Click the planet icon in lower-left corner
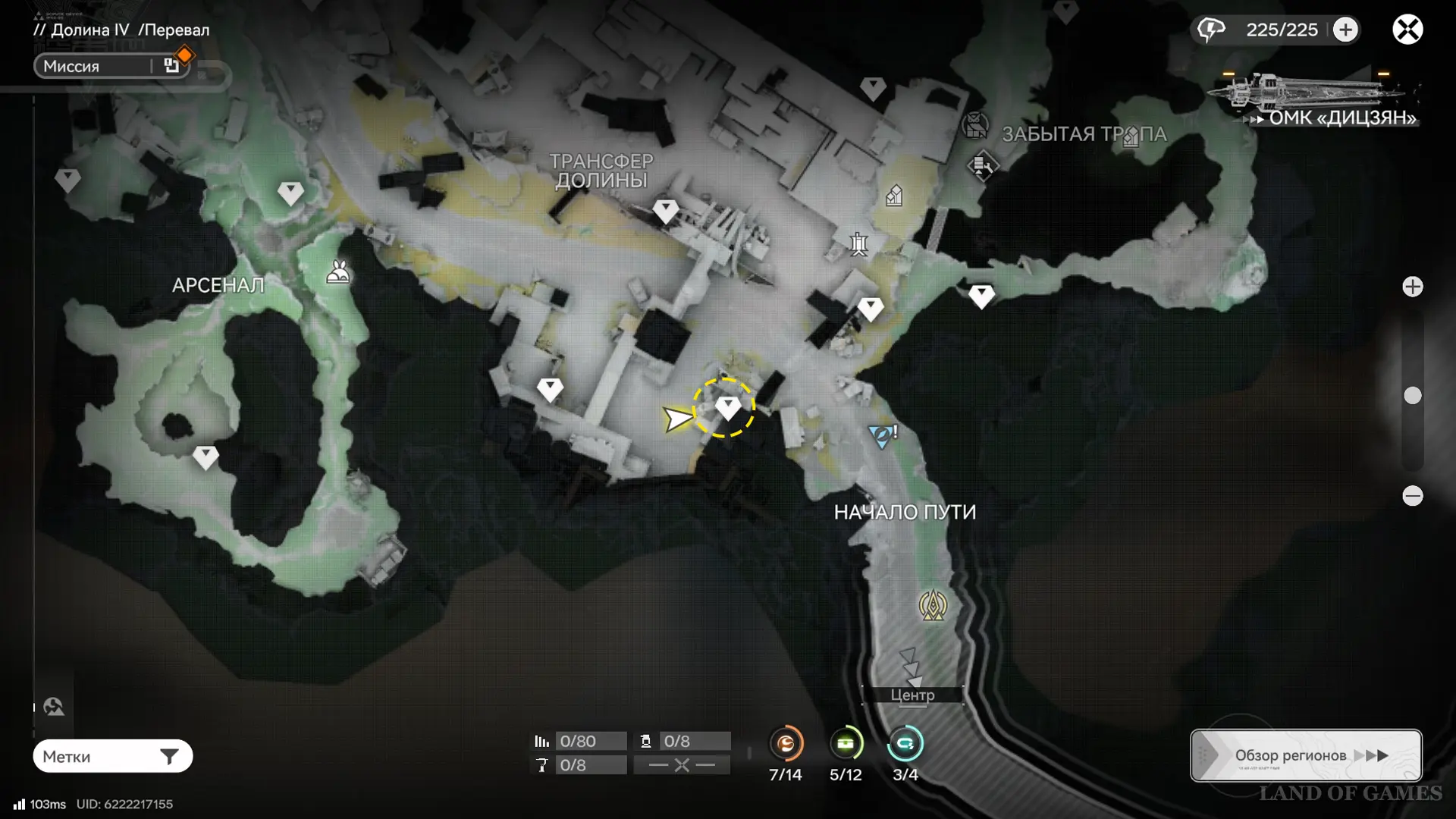This screenshot has width=1456, height=819. (54, 707)
